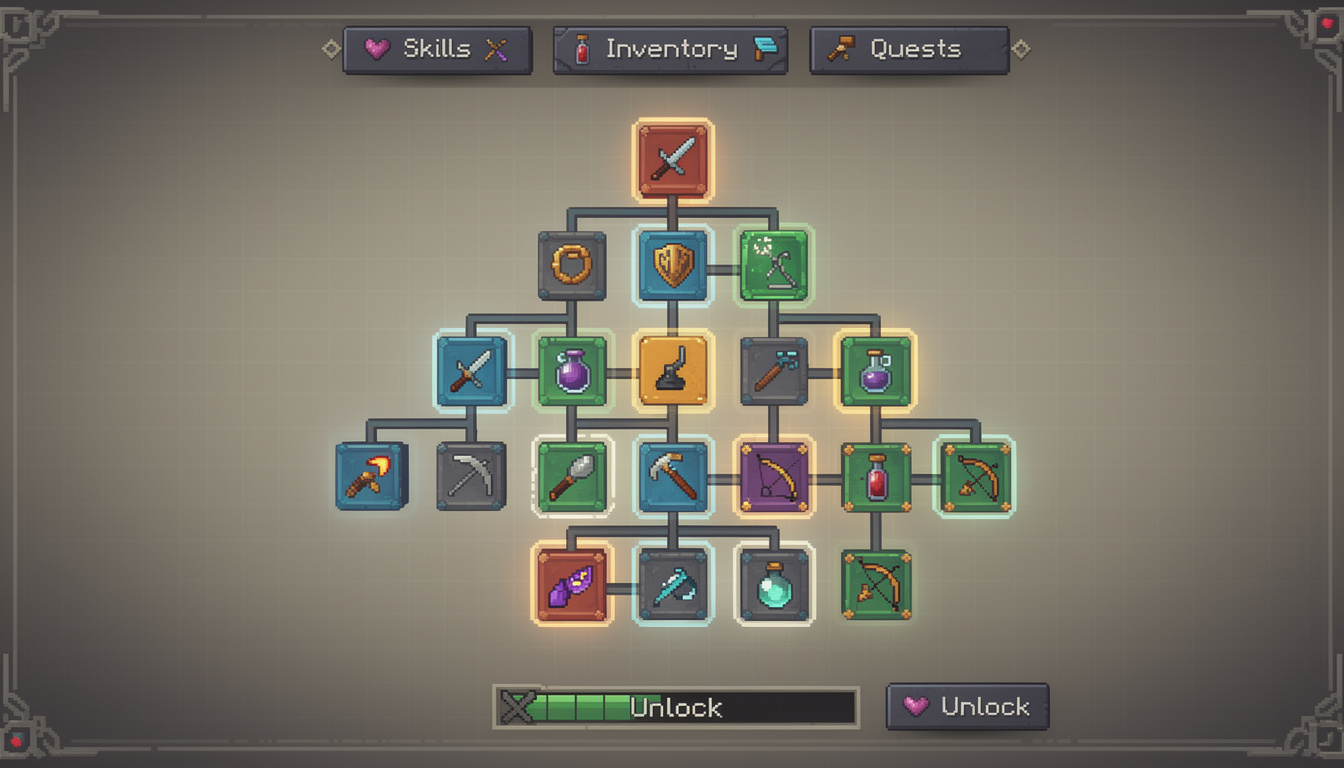Open the Inventory tab
Image resolution: width=1344 pixels, height=768 pixels.
pos(668,48)
